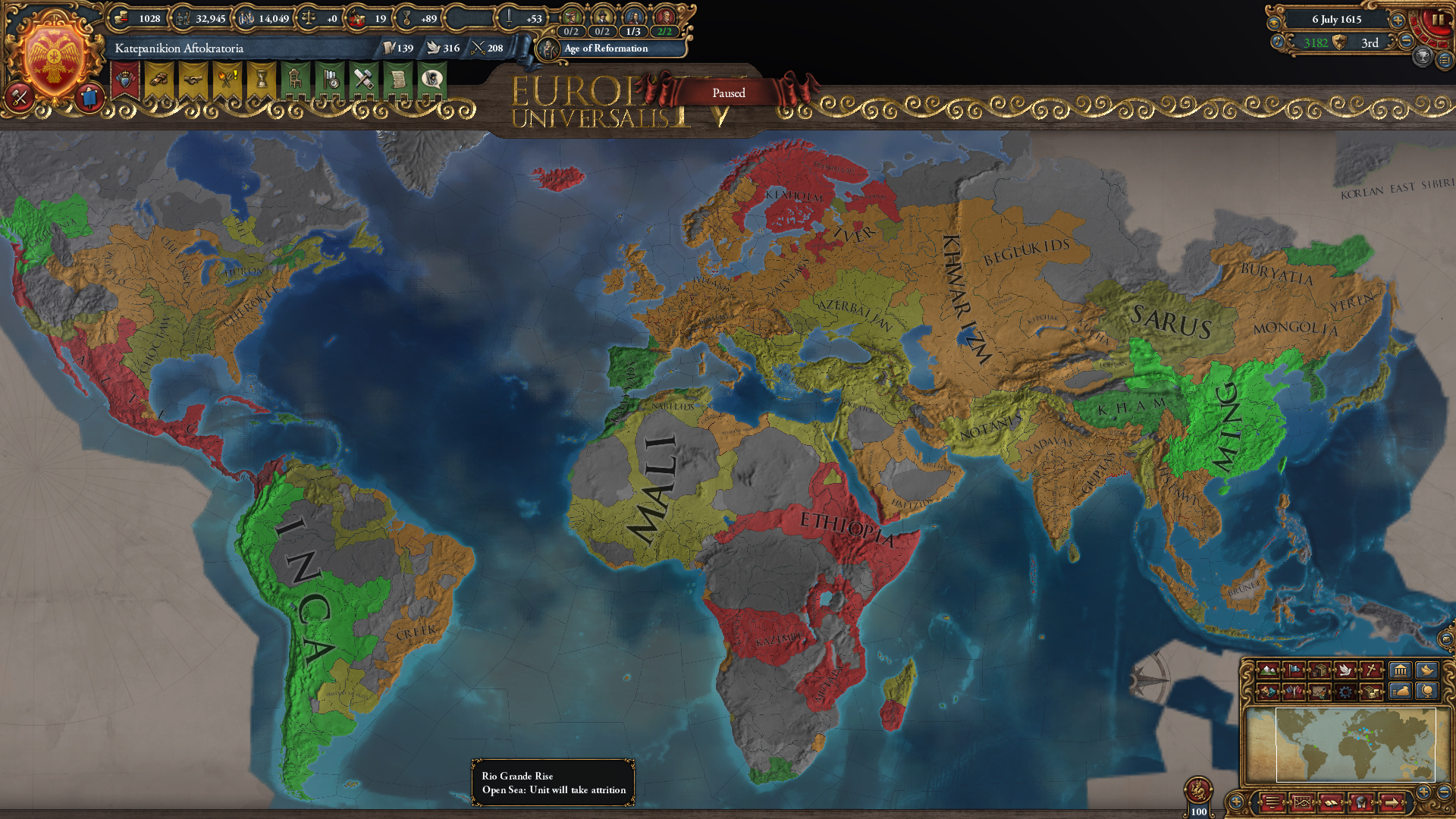Collapse the outliner with top-right chevron
Screen dimensions: 1456x819
point(1445,60)
